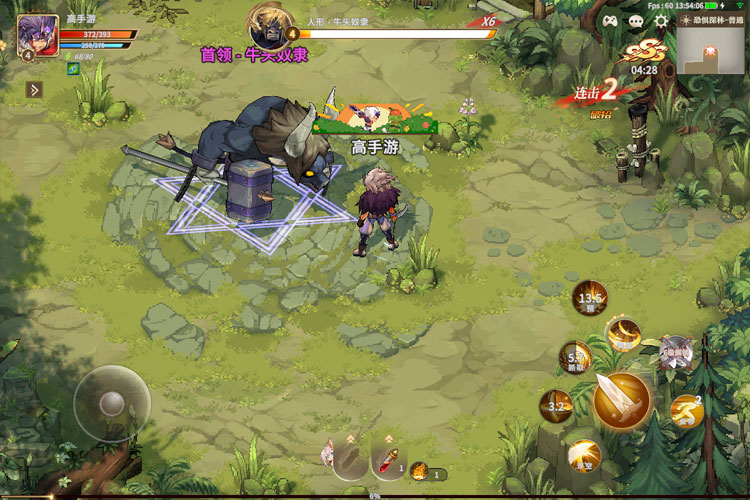Activate the dash skill showing charge count 2
This screenshot has width=750, height=500.
click(686, 408)
